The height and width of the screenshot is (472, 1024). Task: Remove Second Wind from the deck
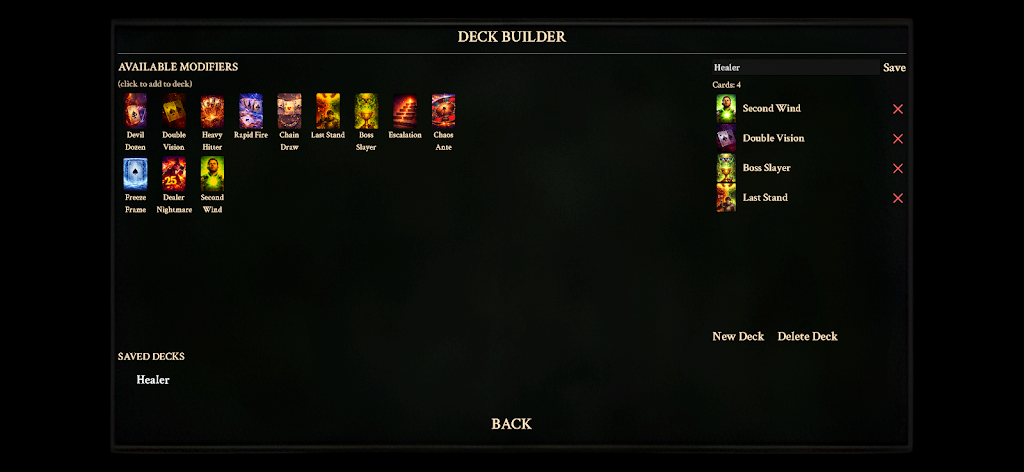pyautogui.click(x=897, y=109)
